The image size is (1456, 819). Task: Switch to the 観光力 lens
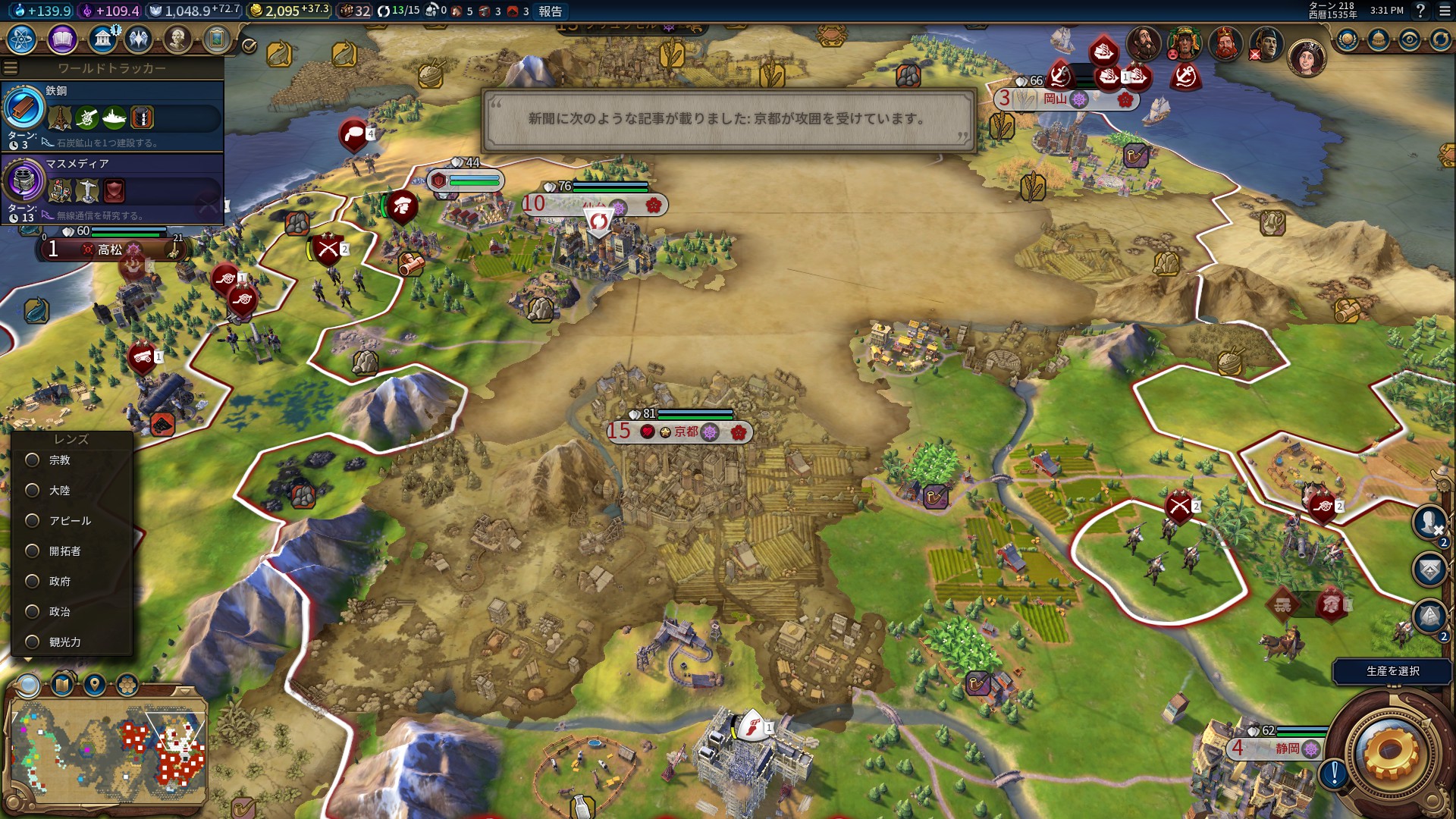click(x=33, y=642)
